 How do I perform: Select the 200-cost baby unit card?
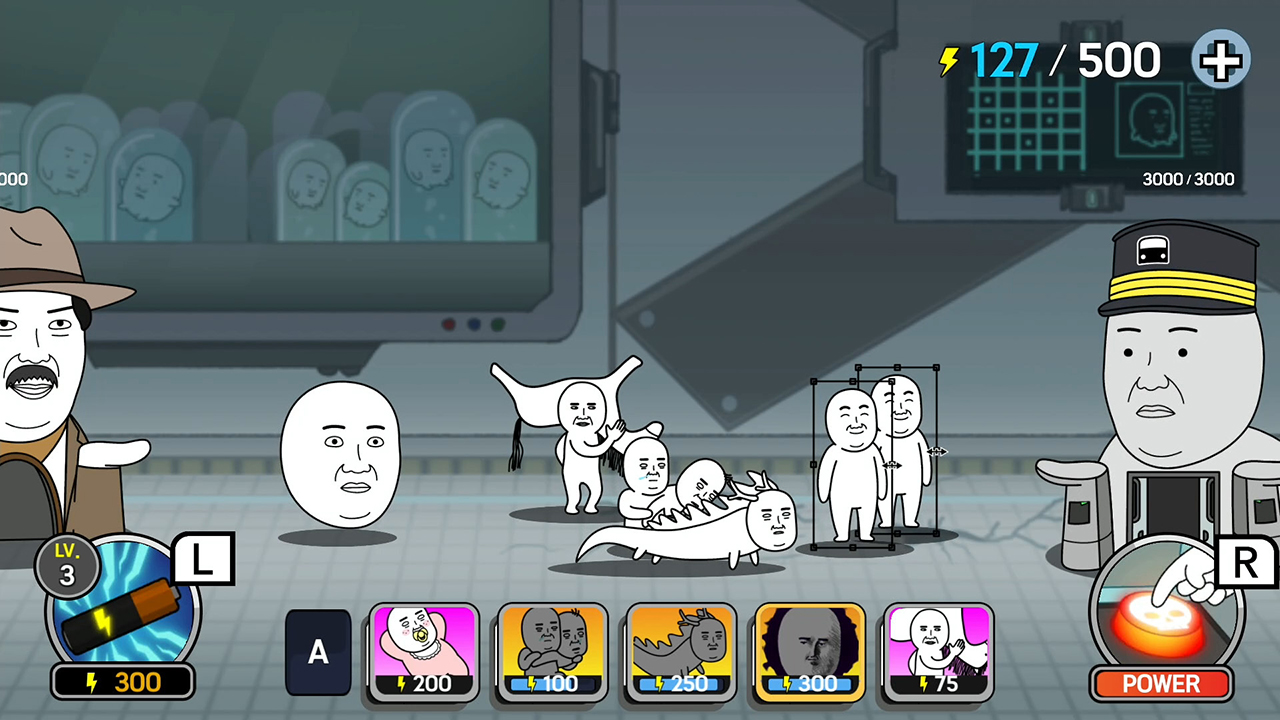(423, 648)
